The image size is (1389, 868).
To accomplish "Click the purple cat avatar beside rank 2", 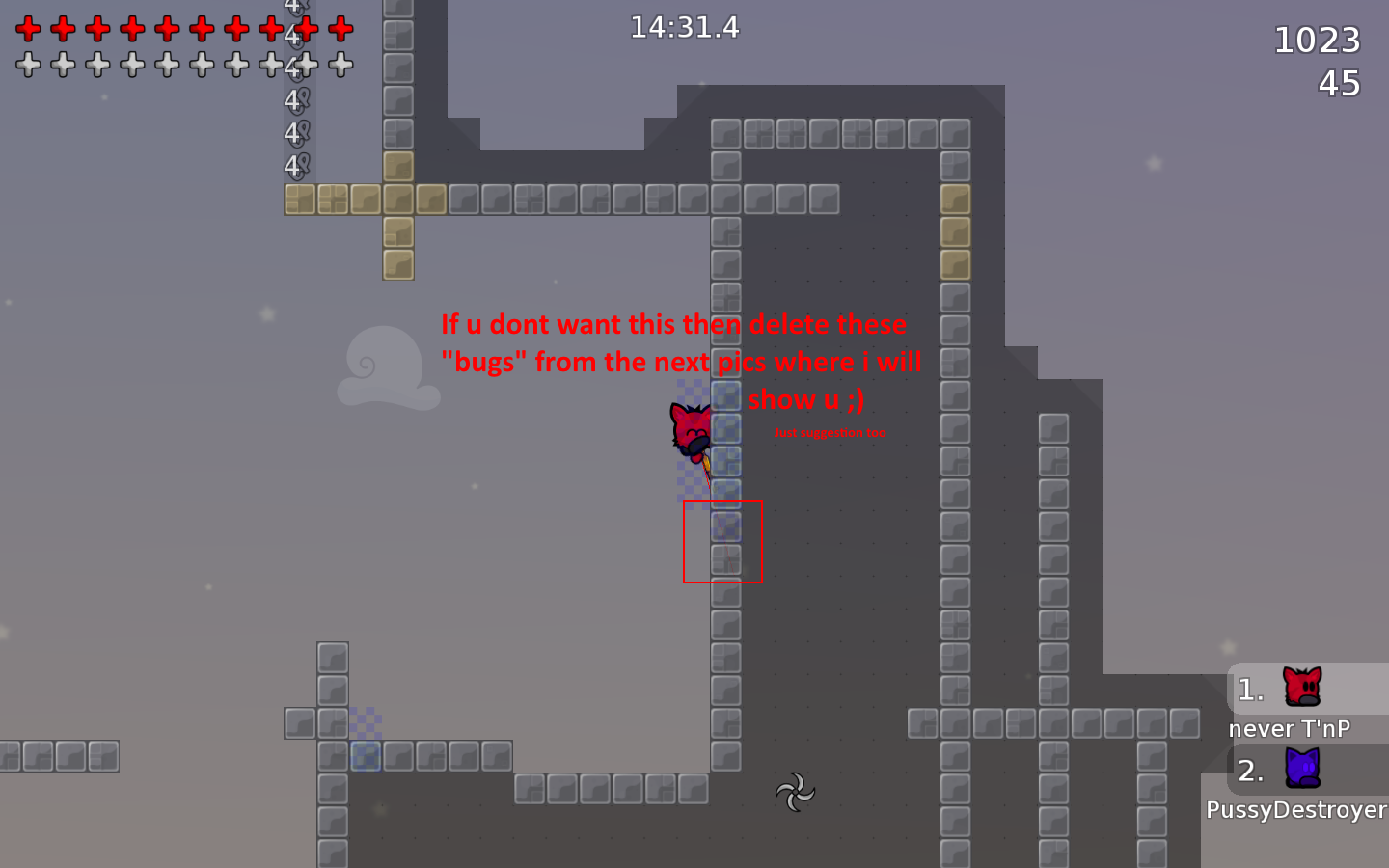I will 1300,770.
